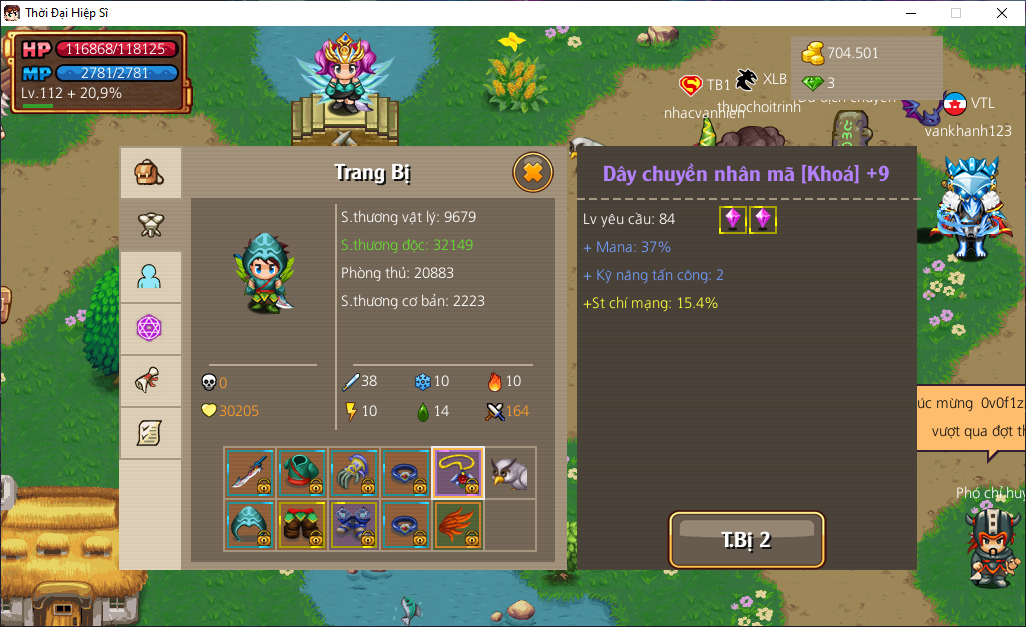Minimize the game window
The height and width of the screenshot is (627, 1026).
[910, 13]
